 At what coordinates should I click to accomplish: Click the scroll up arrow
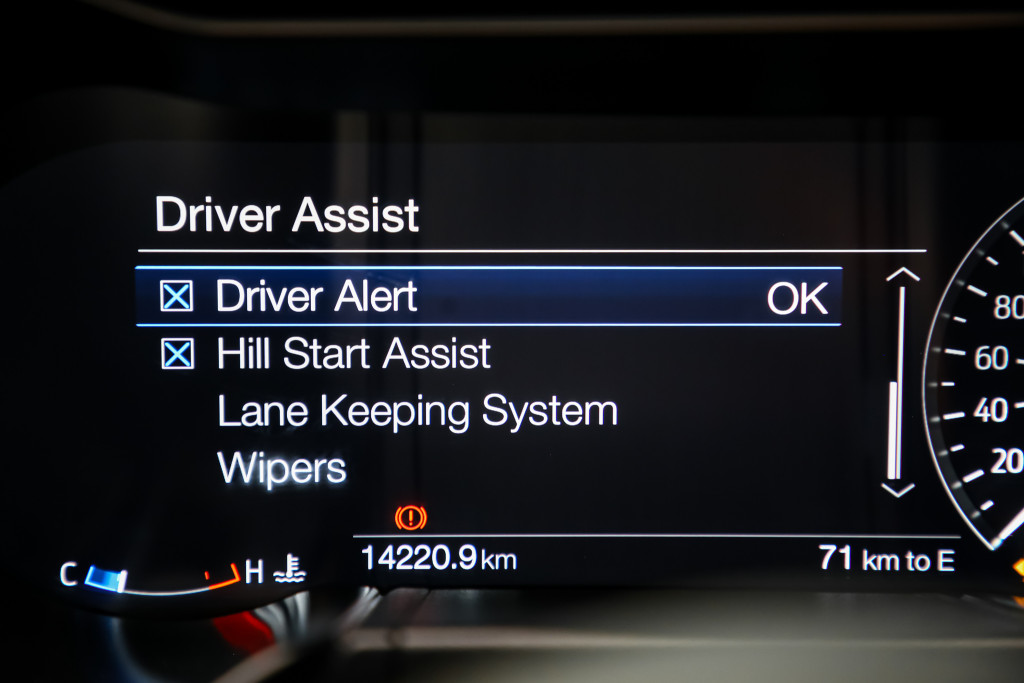(x=902, y=275)
